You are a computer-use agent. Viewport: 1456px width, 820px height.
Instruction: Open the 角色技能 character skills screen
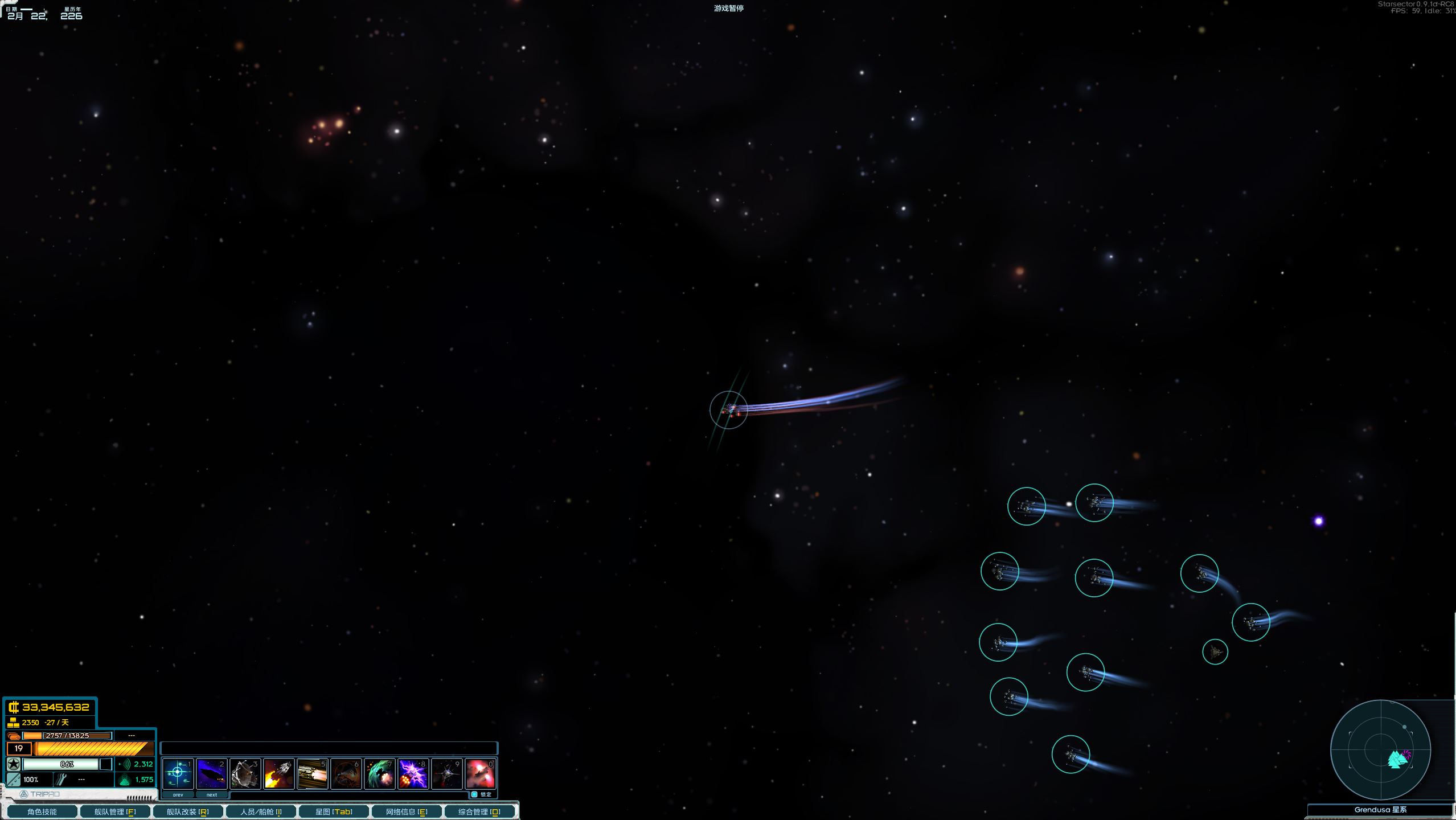pyautogui.click(x=42, y=811)
